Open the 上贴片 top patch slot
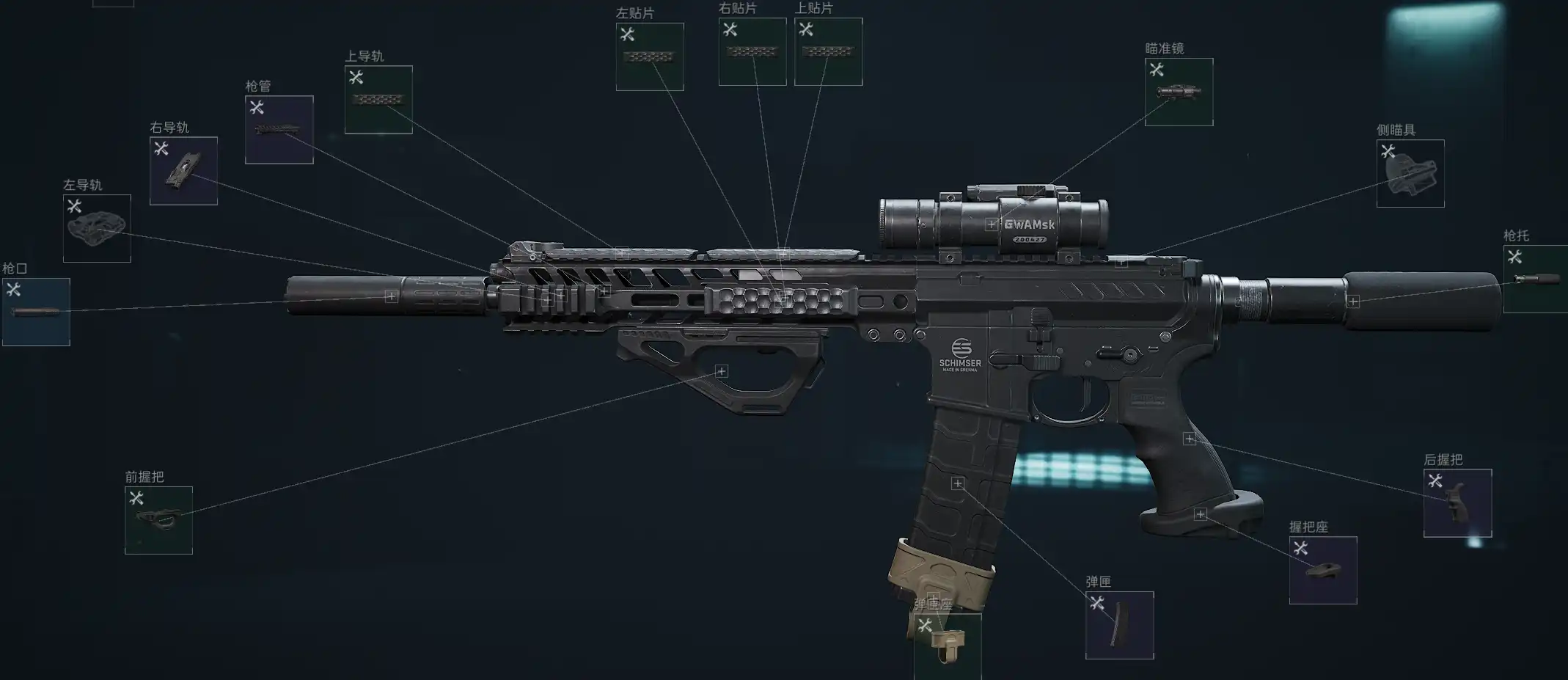Viewport: 1568px width, 680px height. (x=828, y=52)
